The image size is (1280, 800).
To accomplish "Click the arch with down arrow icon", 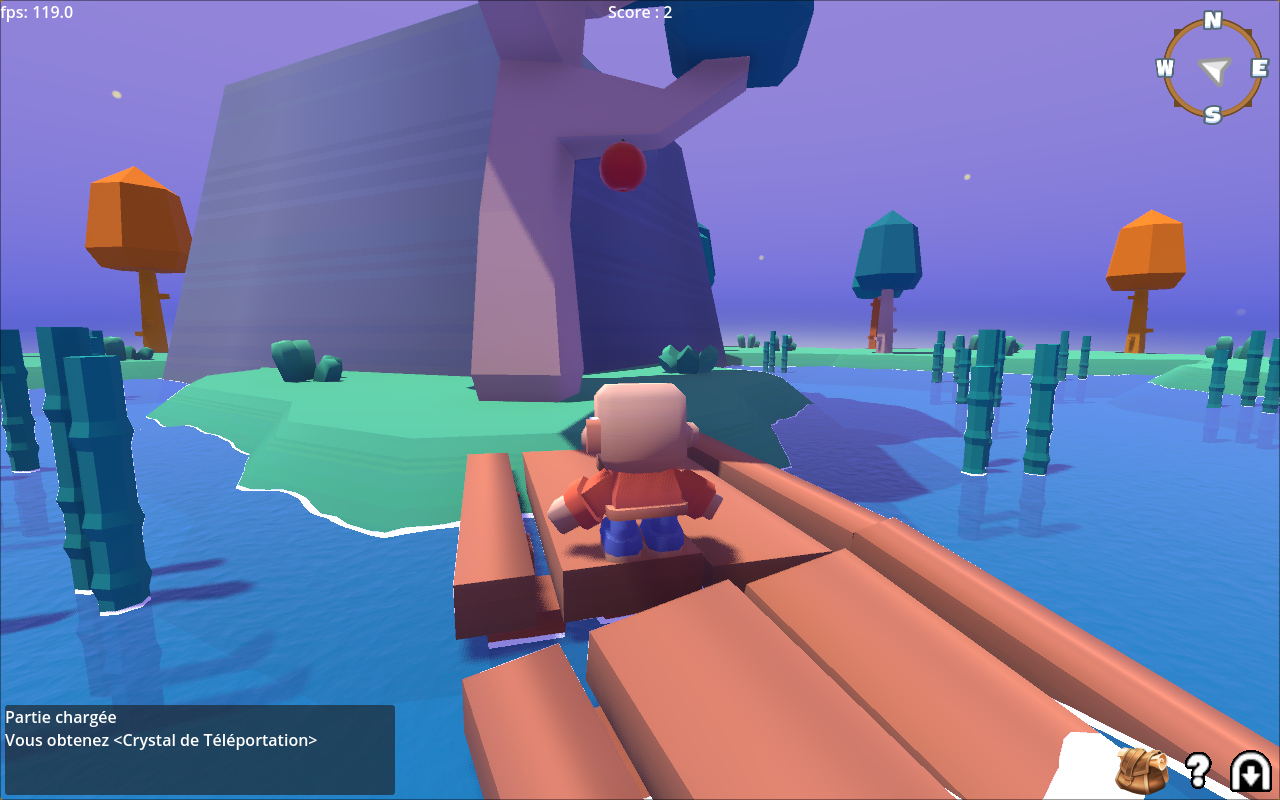I will (x=1250, y=770).
